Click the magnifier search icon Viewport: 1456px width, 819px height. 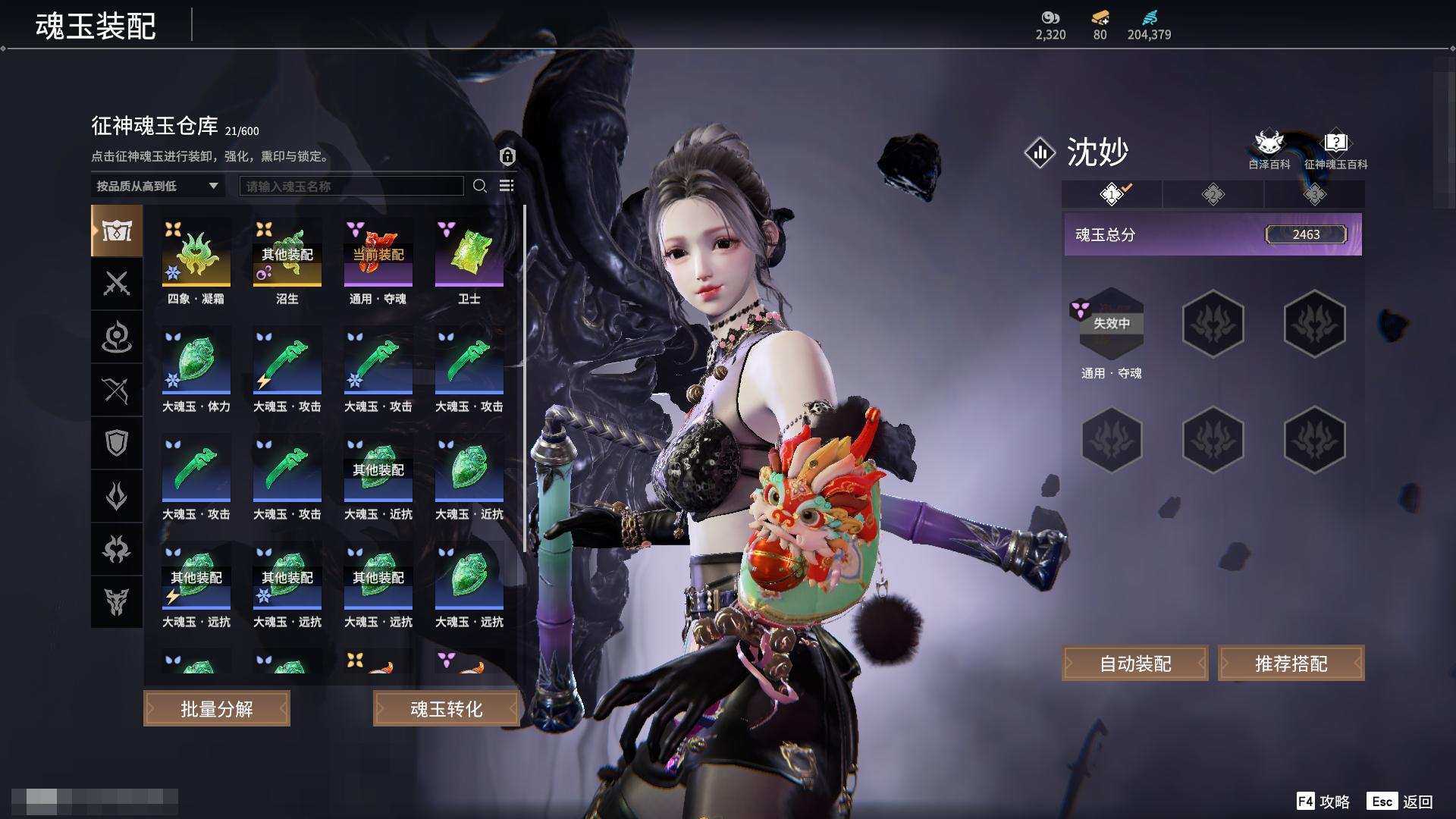pos(479,186)
